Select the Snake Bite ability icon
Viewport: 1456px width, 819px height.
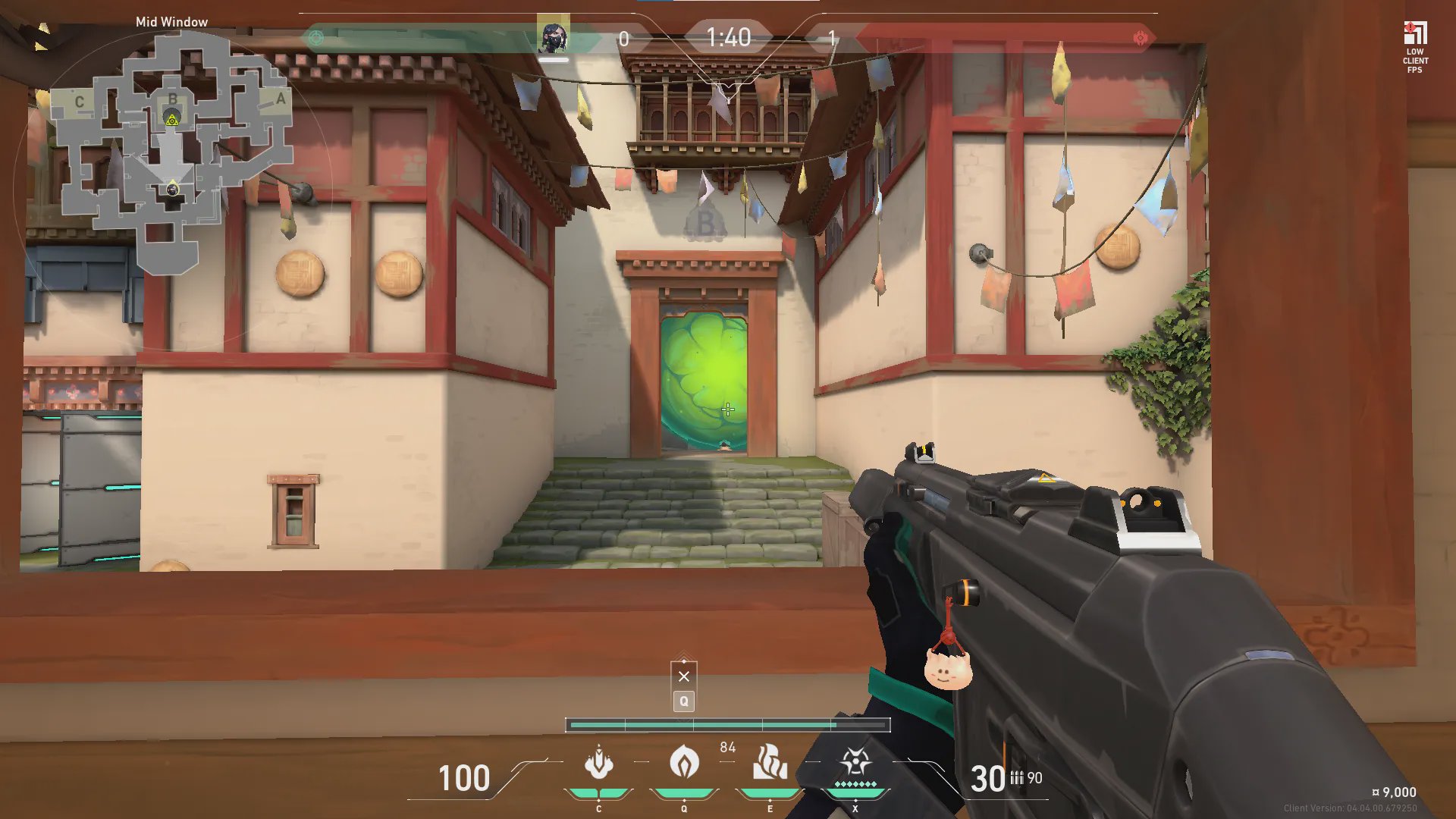[598, 764]
